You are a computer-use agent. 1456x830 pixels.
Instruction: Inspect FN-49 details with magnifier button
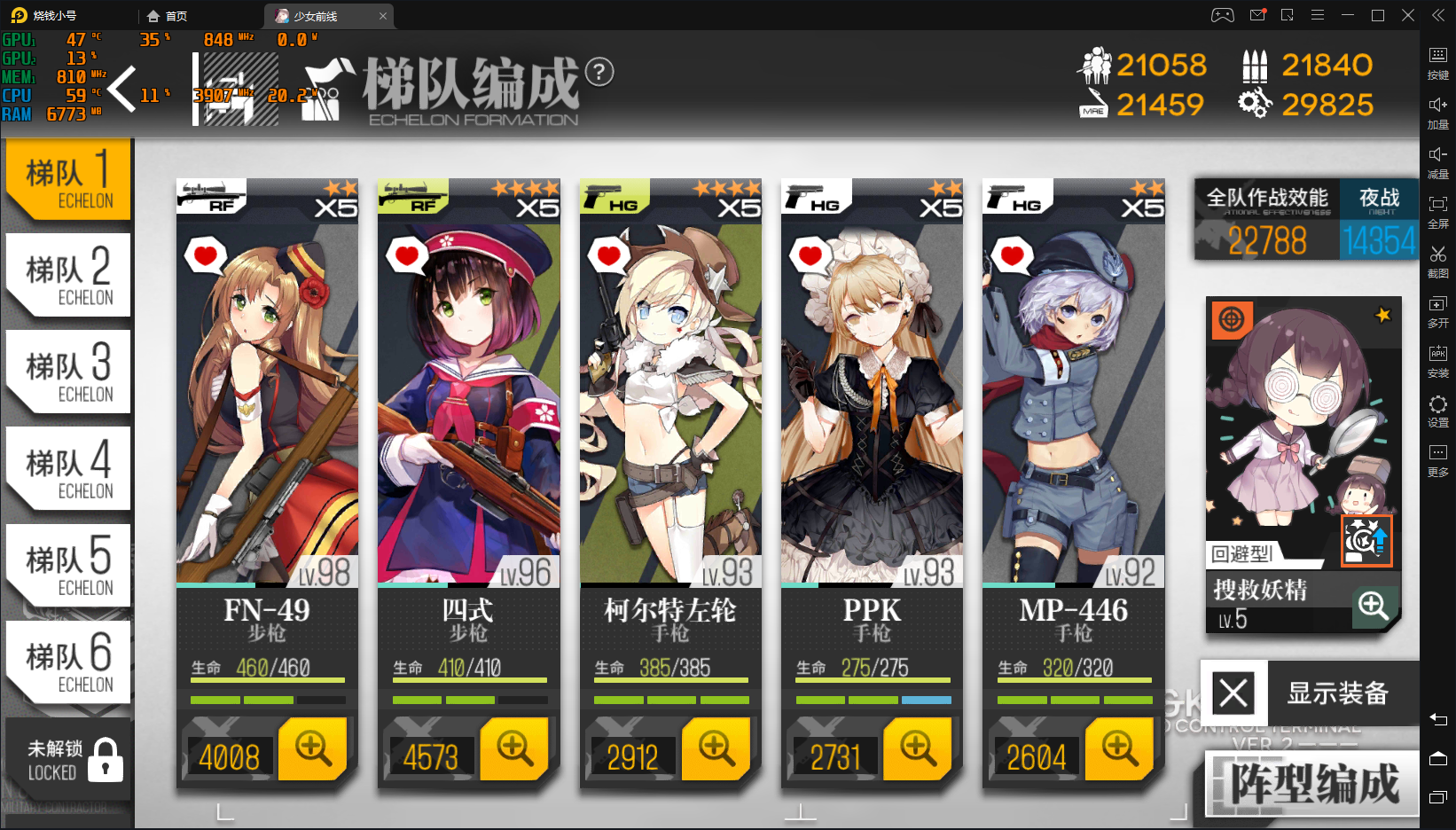pos(313,749)
